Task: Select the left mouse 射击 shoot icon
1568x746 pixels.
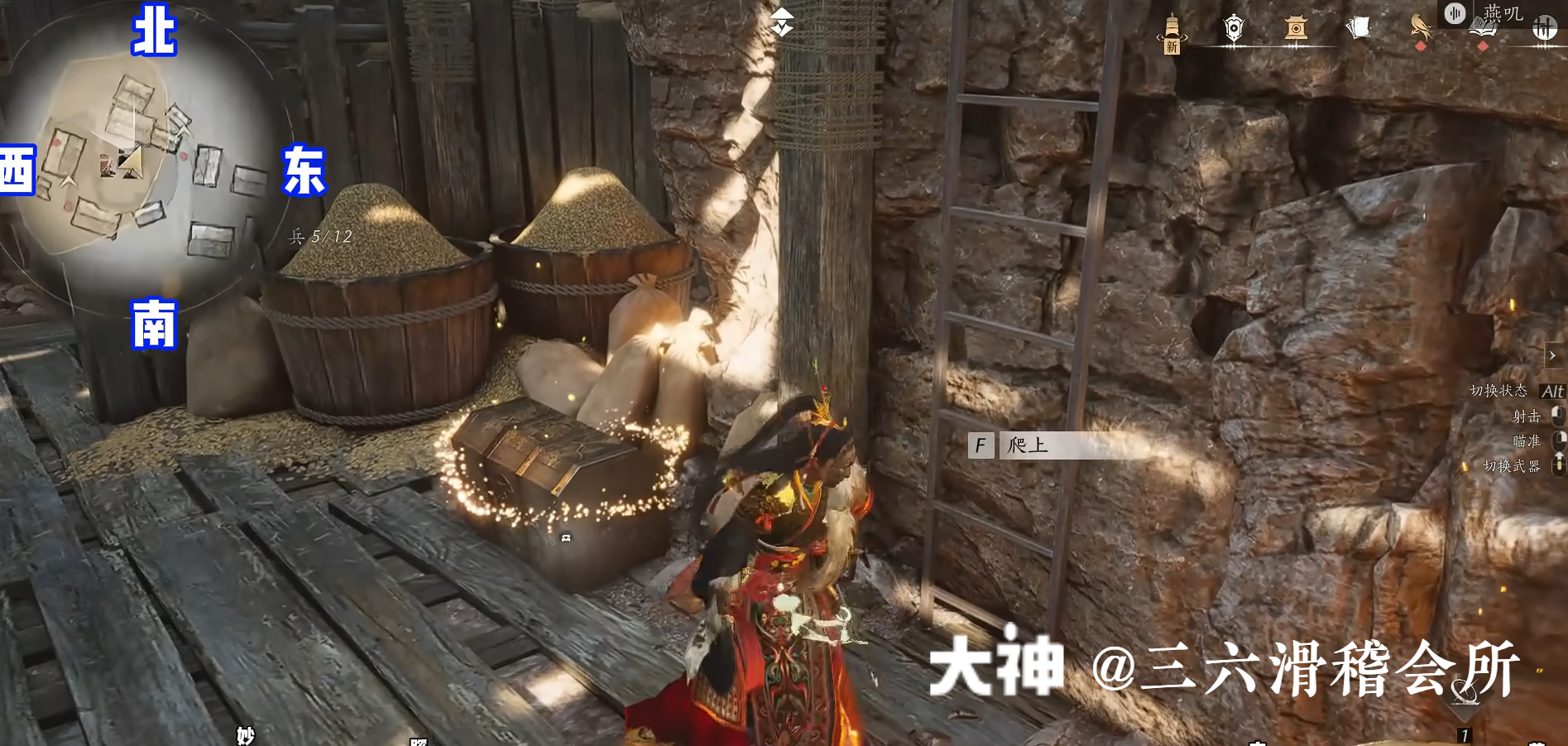Action: coord(1558,416)
